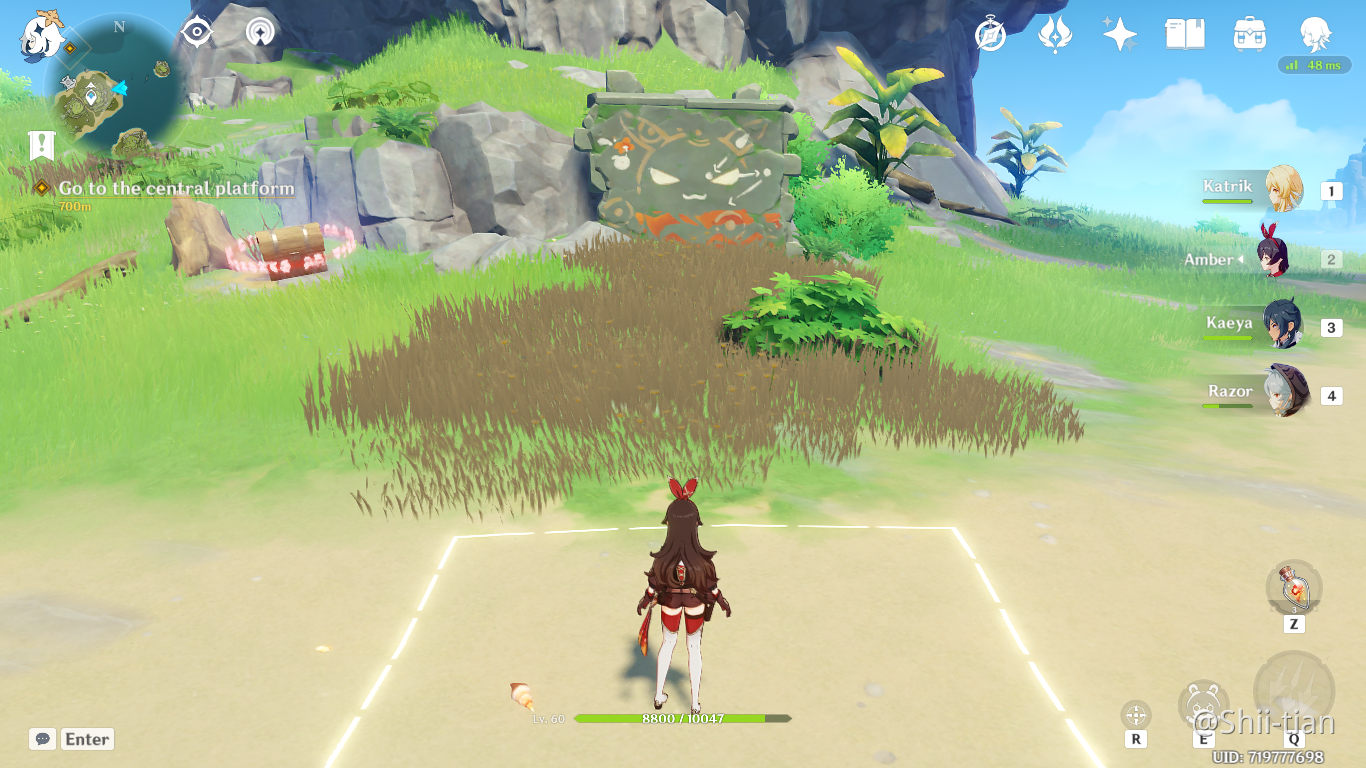The height and width of the screenshot is (768, 1366).
Task: Open the Events overview wings icon
Action: click(1056, 33)
